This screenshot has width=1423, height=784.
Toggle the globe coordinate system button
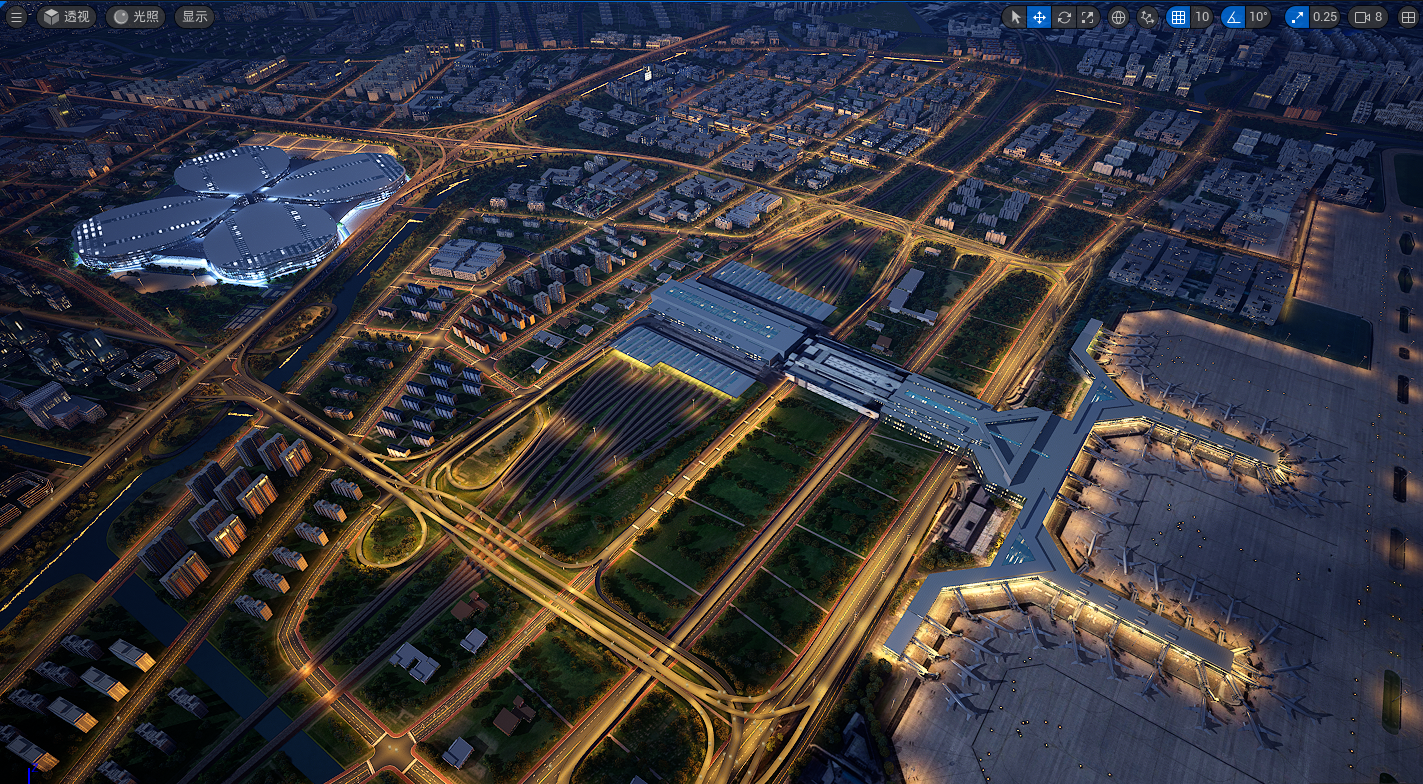(x=1119, y=17)
